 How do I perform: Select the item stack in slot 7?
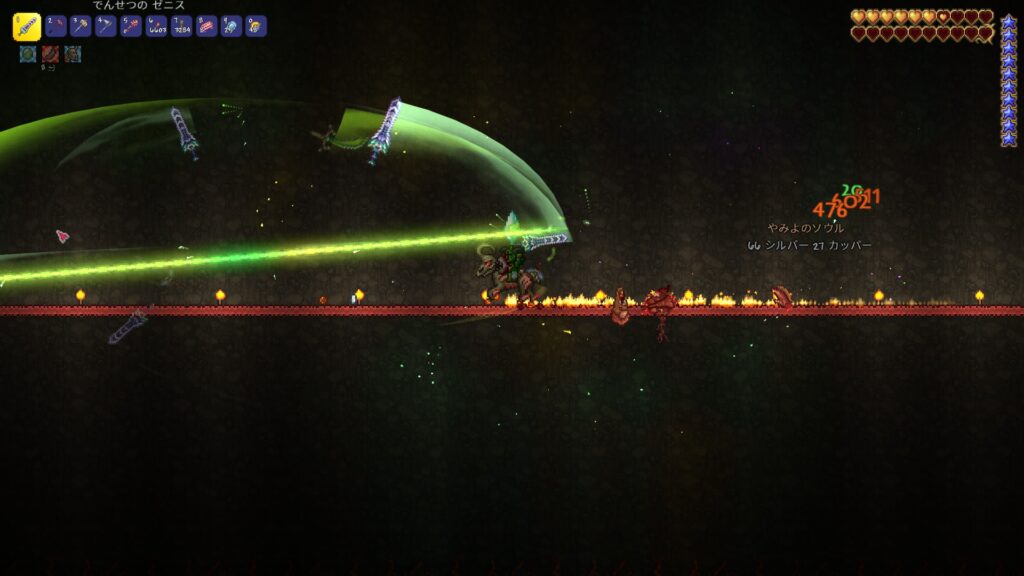(x=181, y=27)
